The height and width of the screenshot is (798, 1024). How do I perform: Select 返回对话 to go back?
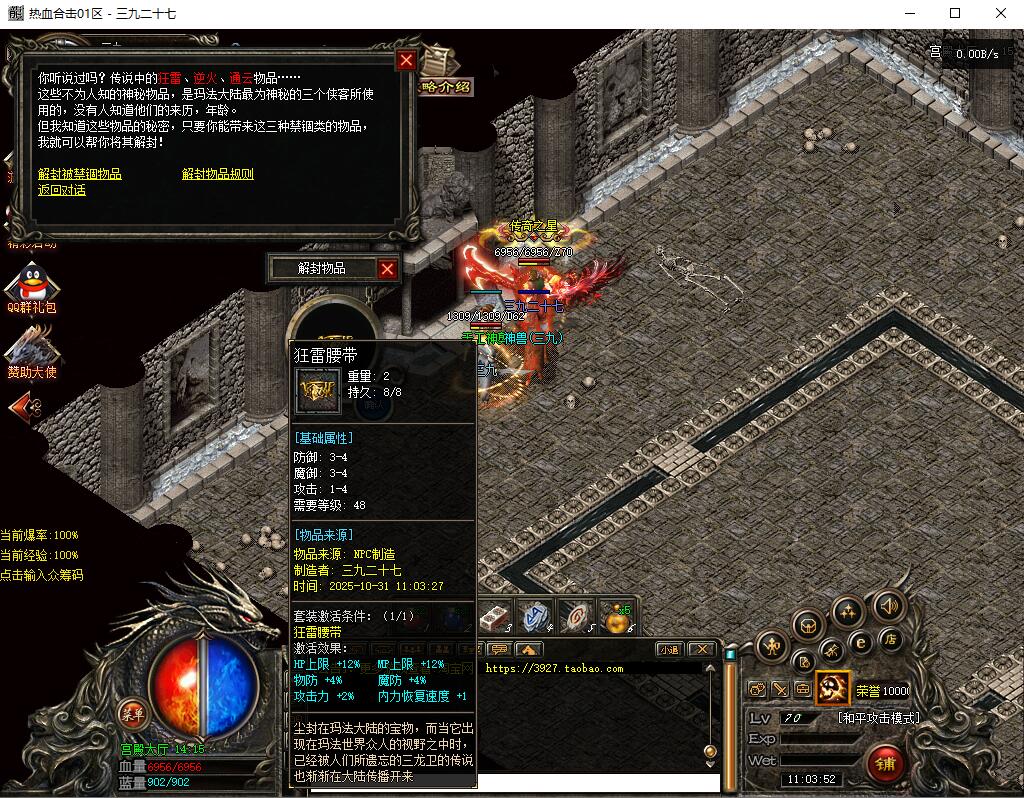pos(62,190)
